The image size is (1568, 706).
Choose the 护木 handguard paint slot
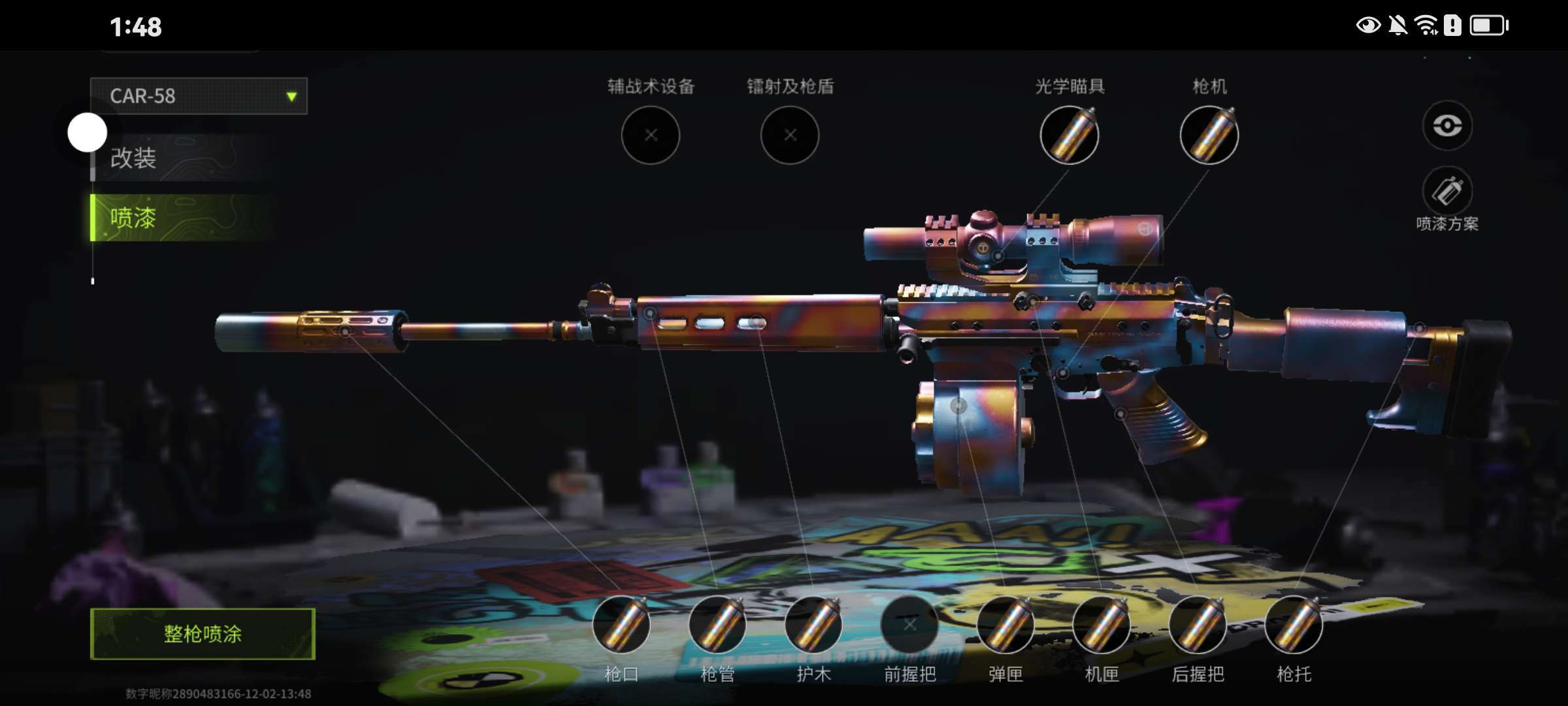tap(813, 625)
